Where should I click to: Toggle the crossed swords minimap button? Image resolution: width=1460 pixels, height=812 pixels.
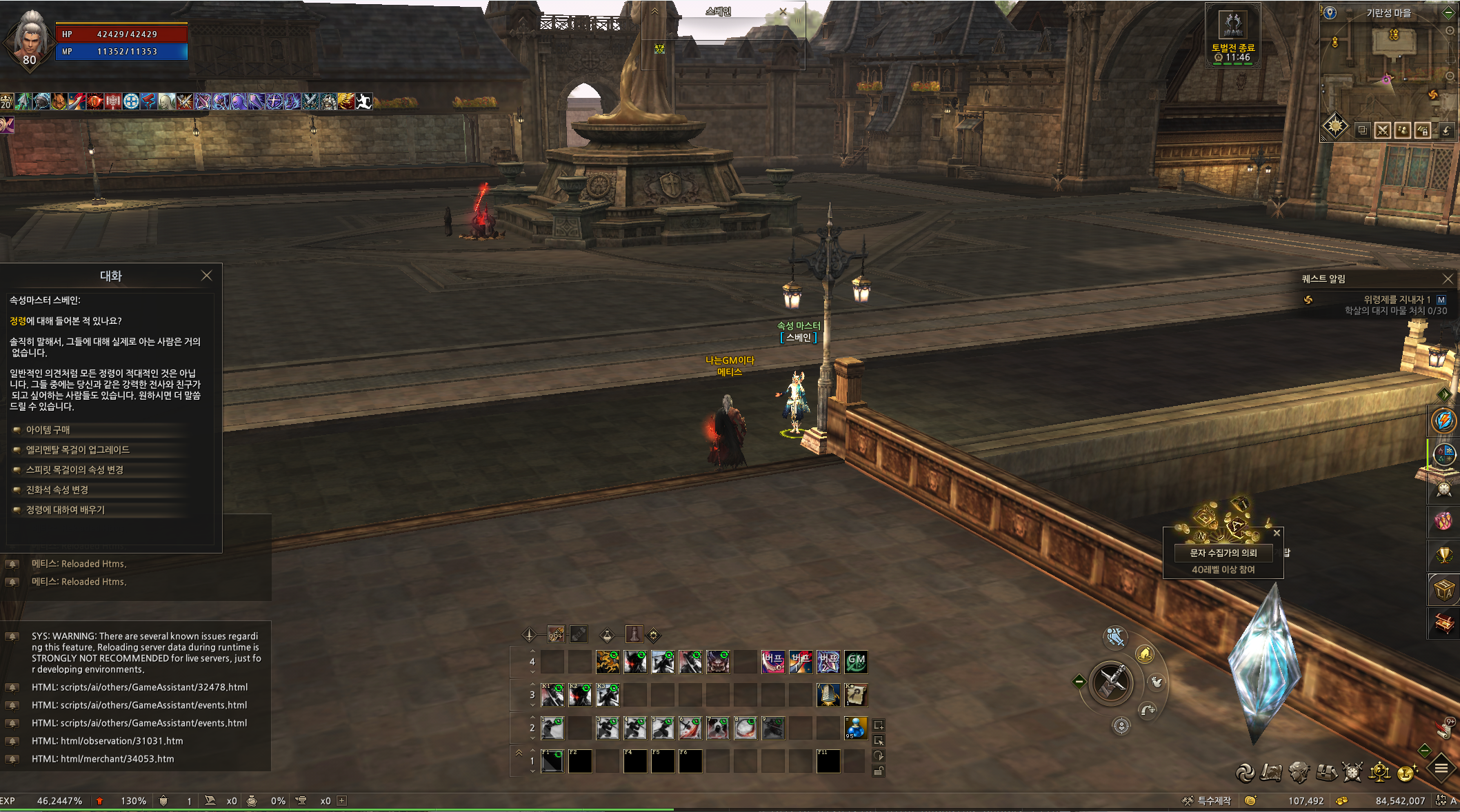coord(1382,130)
